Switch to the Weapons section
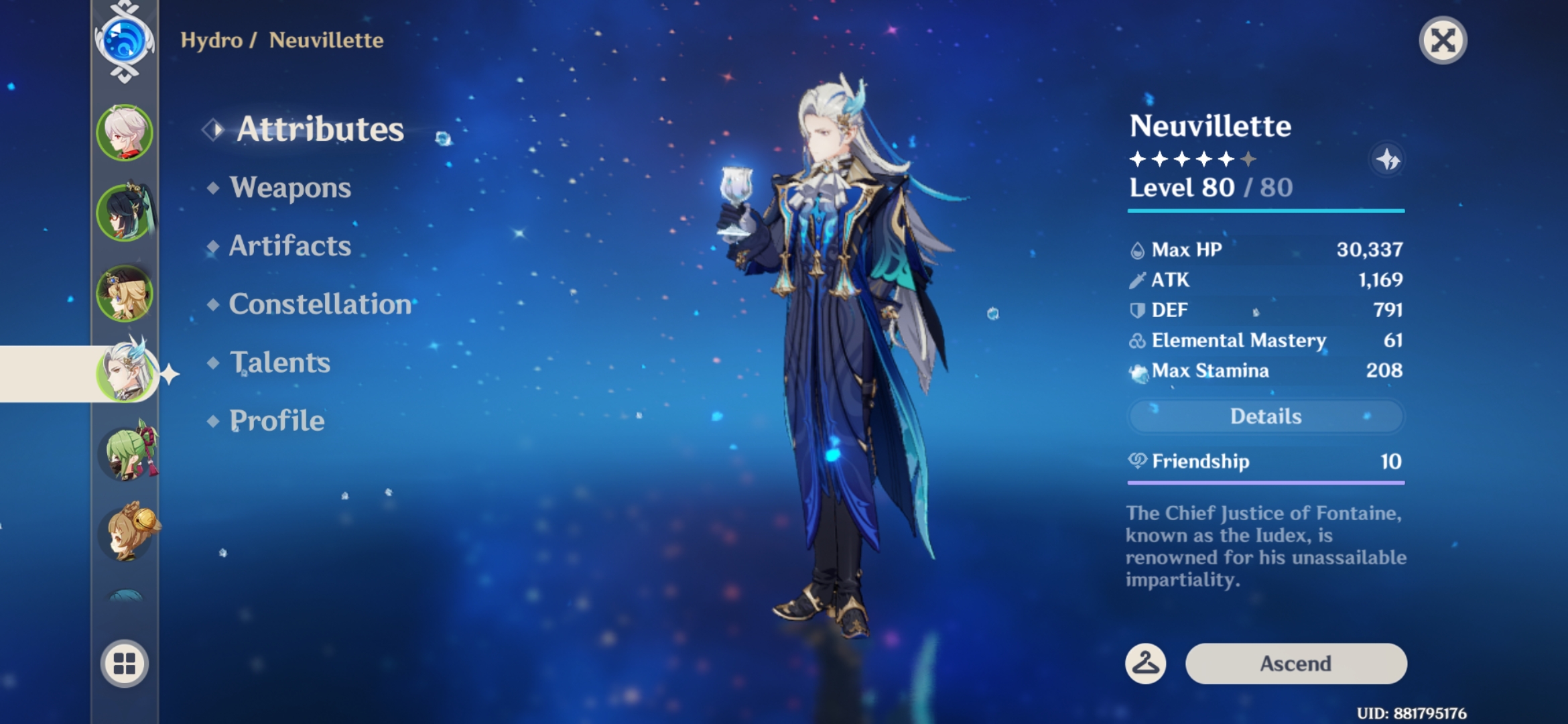Viewport: 1568px width, 724px height. [x=290, y=188]
